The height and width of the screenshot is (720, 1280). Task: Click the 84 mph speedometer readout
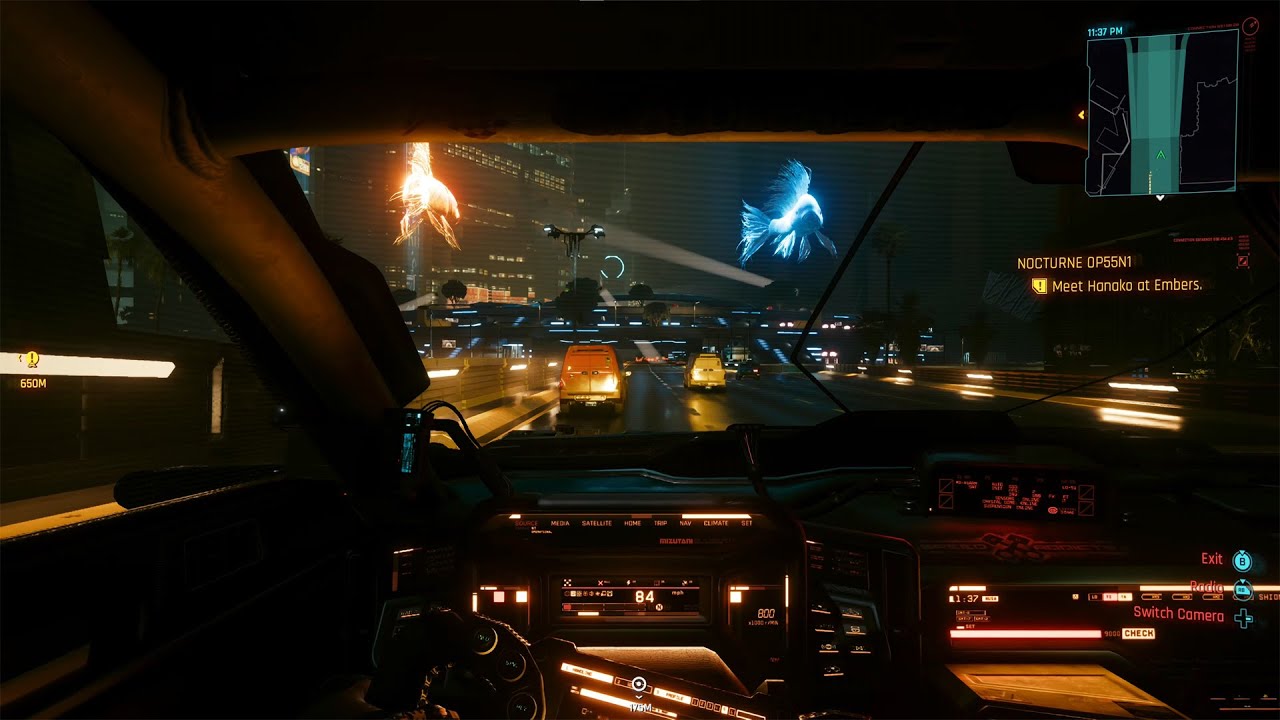point(644,597)
